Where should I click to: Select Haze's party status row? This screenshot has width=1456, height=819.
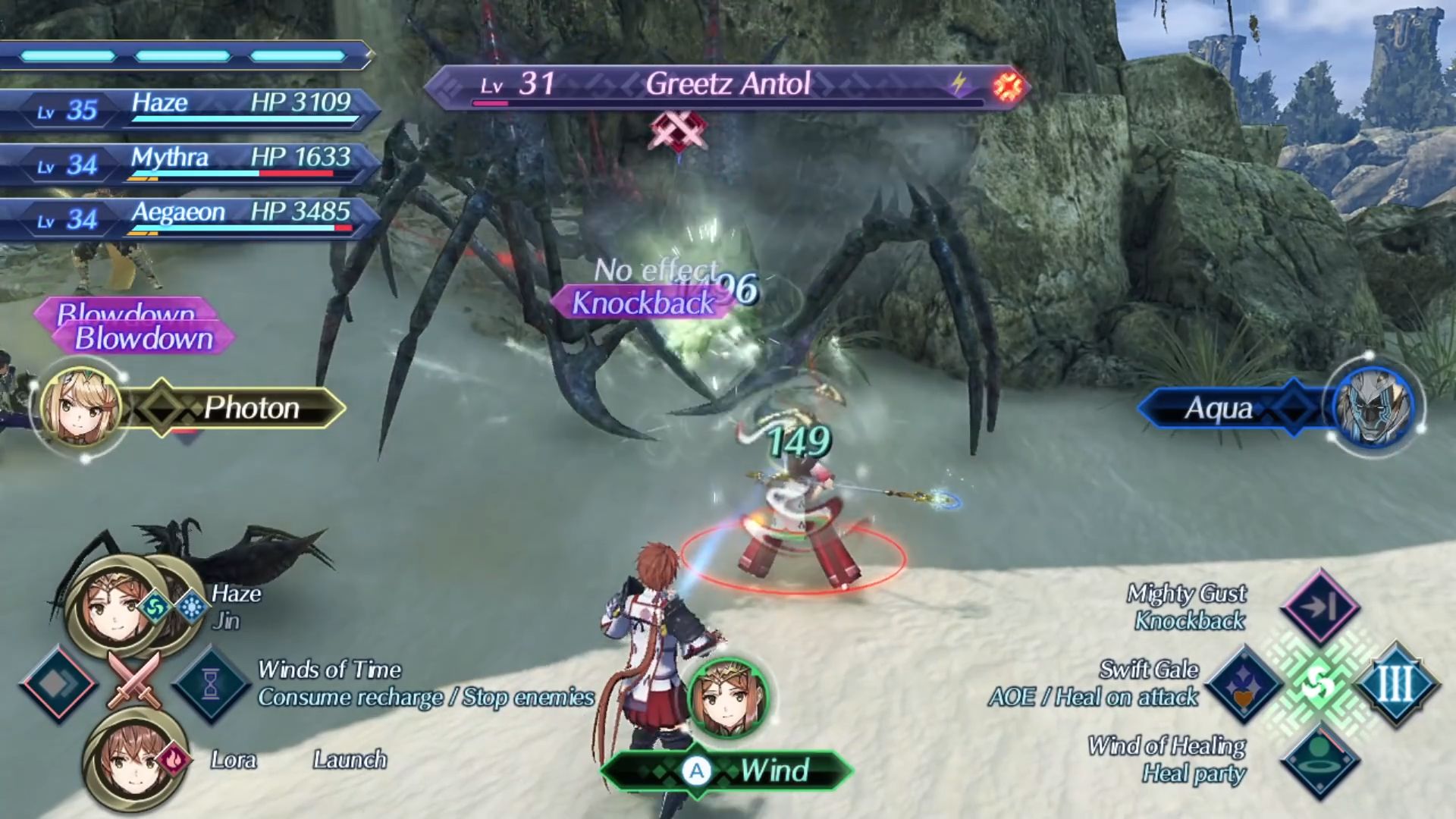[190, 107]
